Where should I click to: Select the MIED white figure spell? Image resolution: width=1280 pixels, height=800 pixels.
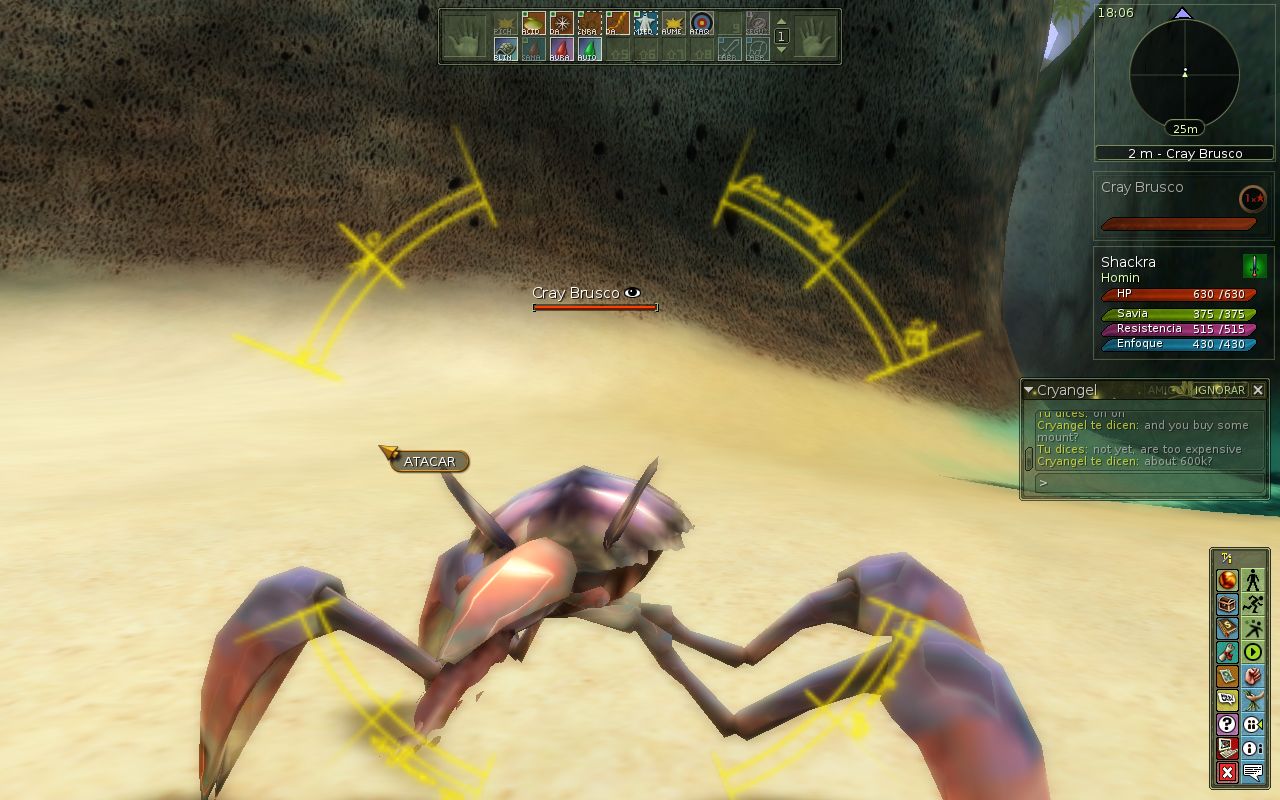click(646, 23)
